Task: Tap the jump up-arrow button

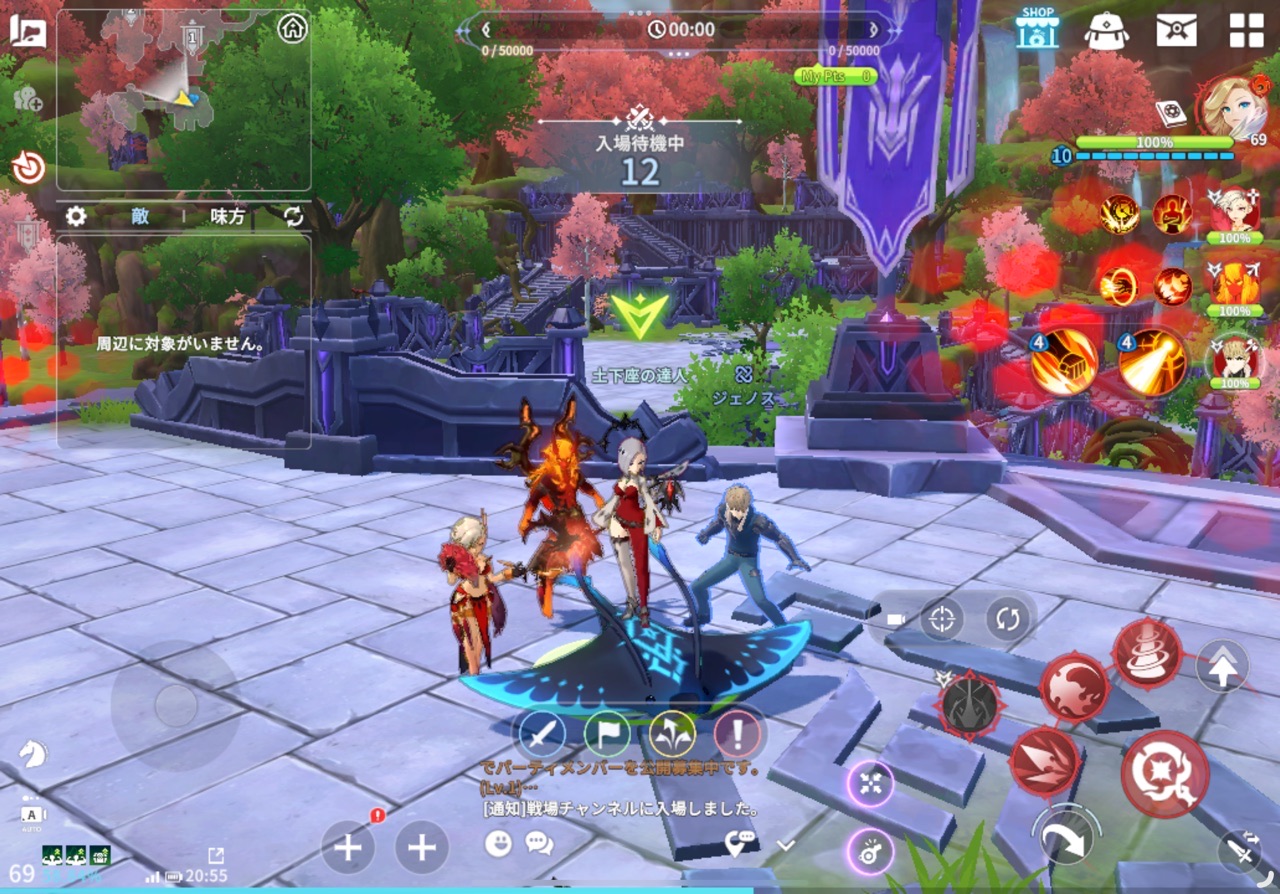Action: point(1221,667)
